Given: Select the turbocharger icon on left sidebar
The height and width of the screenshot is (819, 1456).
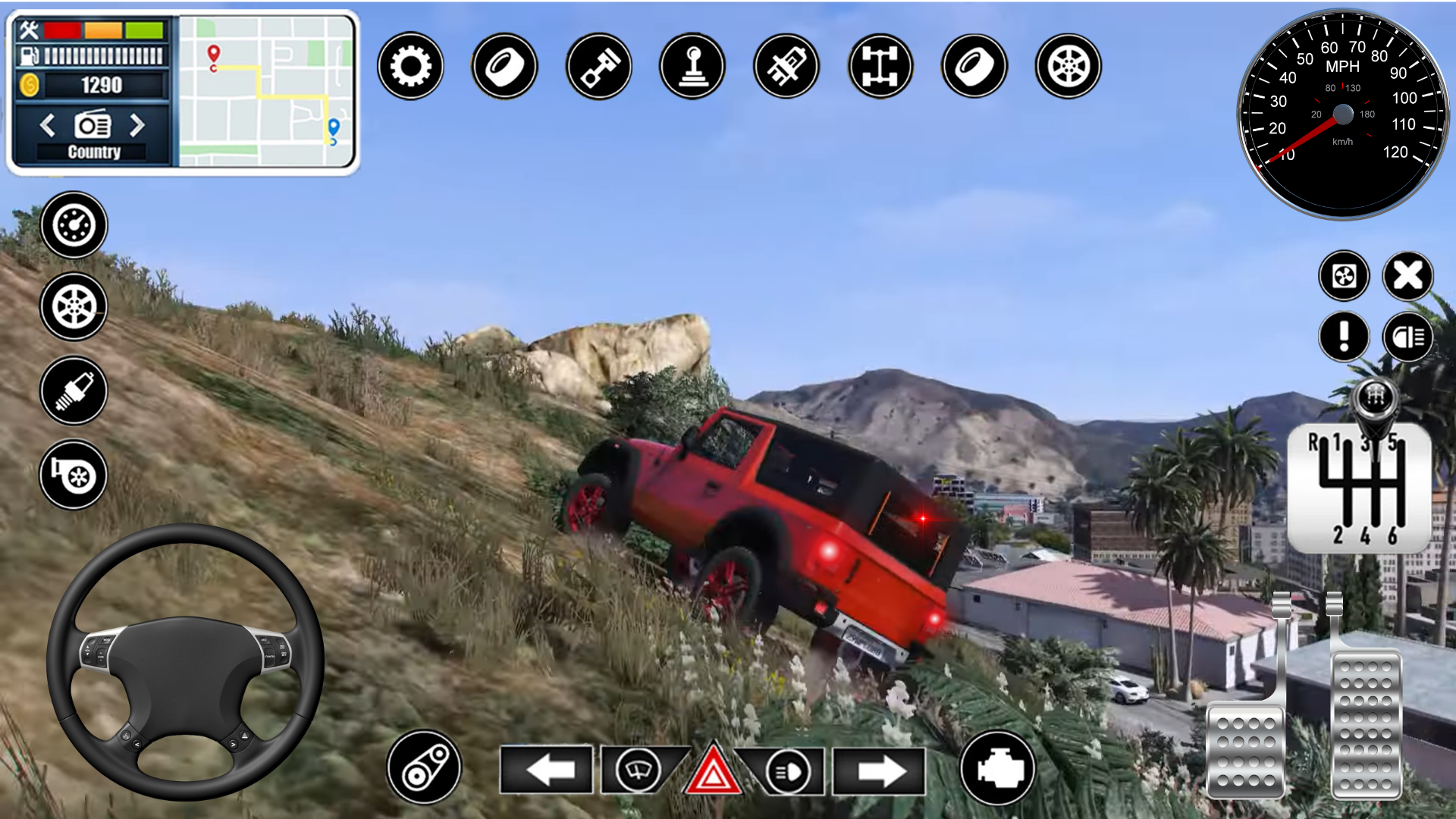Looking at the screenshot, I should 73,474.
